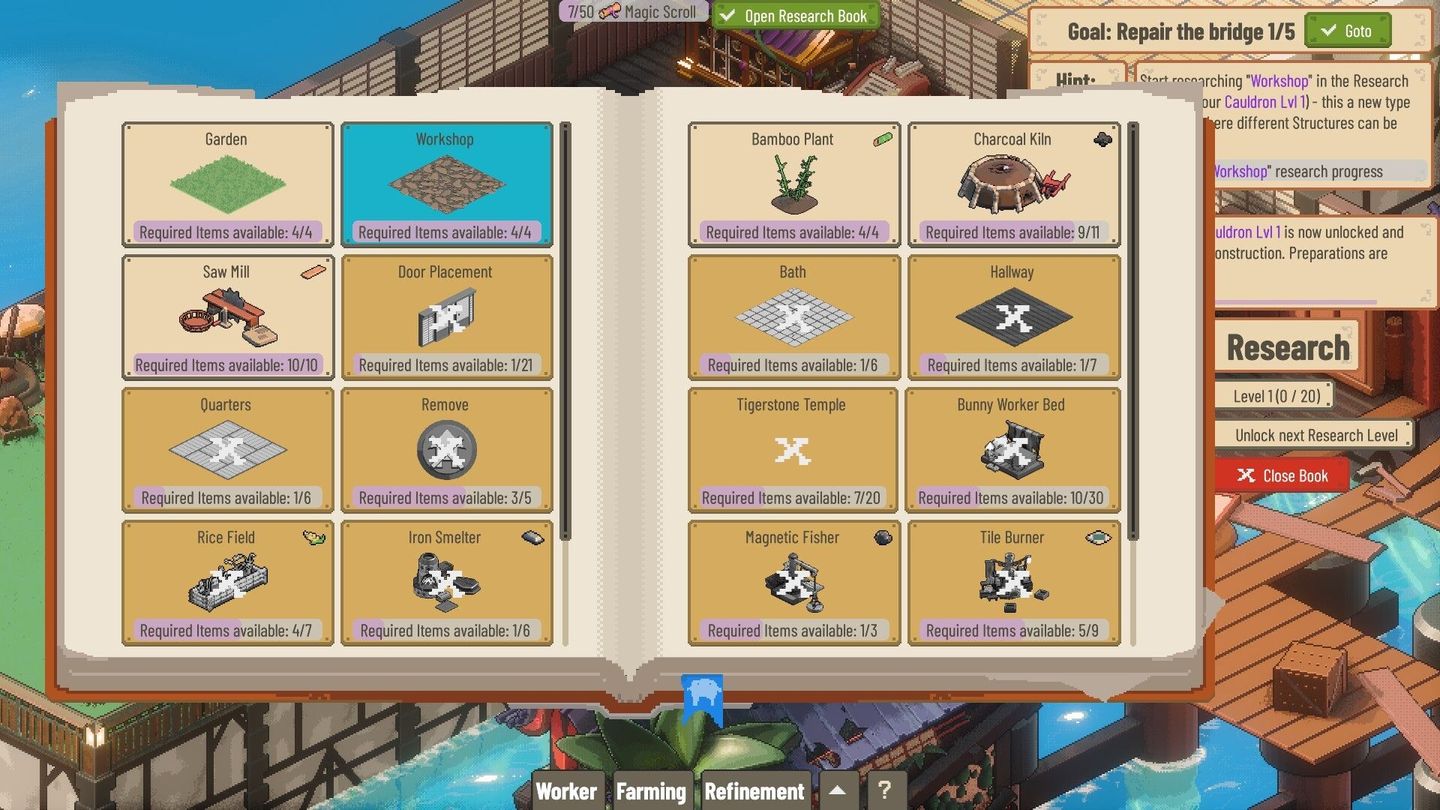Select the Remove tool card

[x=446, y=449]
